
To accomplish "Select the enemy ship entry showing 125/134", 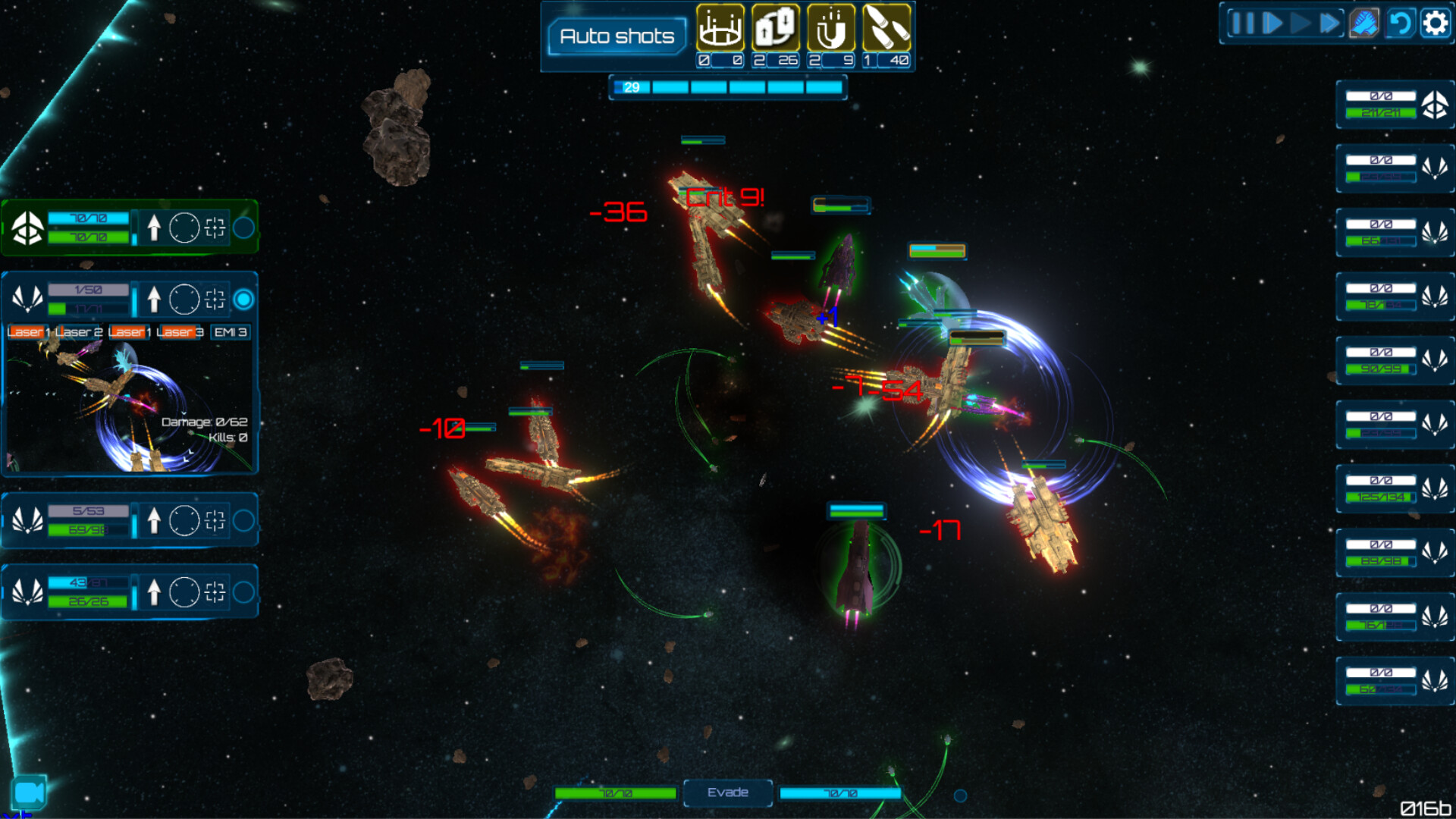I will tap(1394, 488).
